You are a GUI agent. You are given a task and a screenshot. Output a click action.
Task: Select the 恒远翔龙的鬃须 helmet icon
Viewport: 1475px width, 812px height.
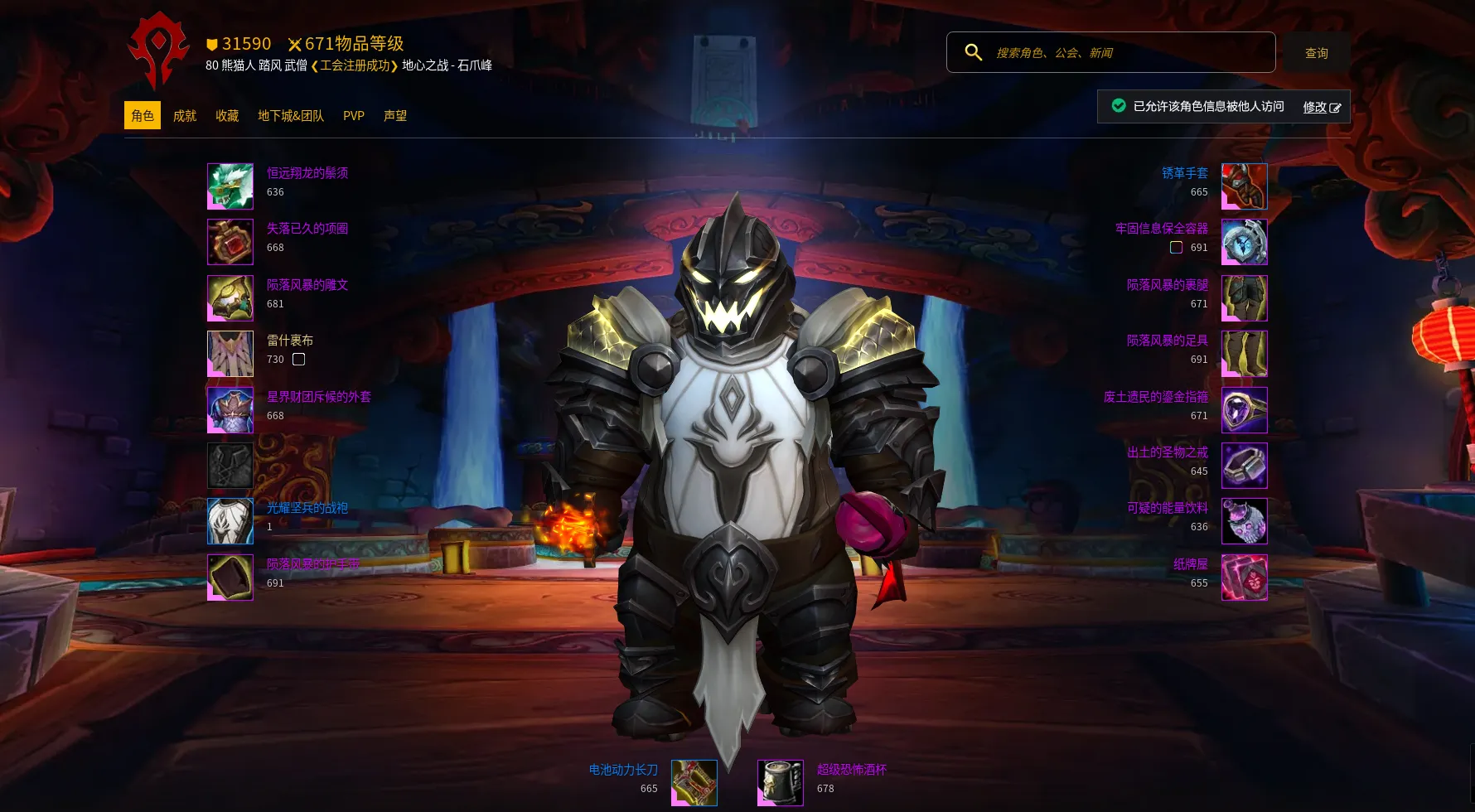(x=230, y=186)
